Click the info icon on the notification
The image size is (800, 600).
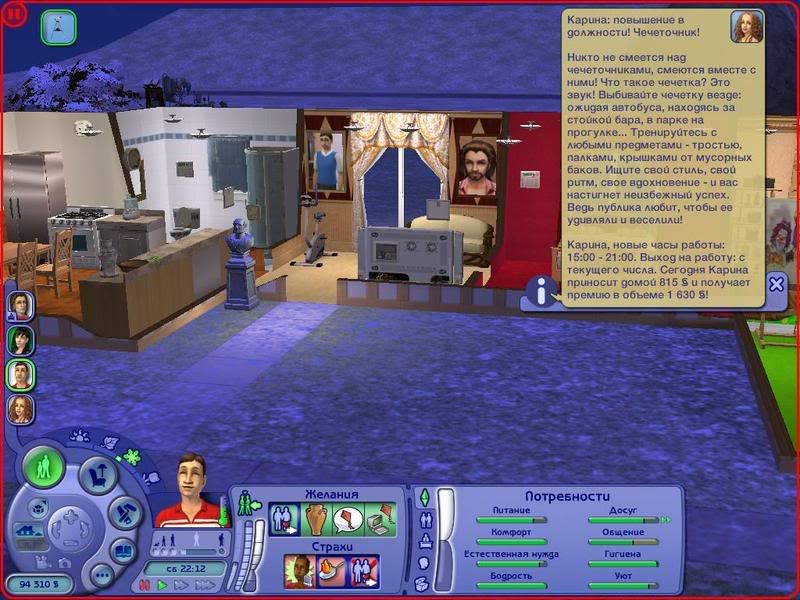point(542,292)
